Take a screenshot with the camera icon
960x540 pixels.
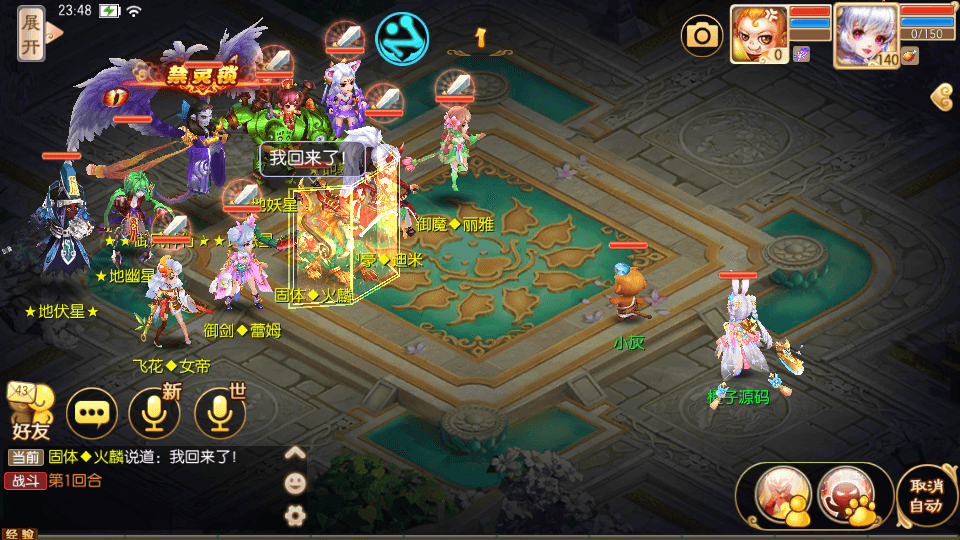click(702, 37)
